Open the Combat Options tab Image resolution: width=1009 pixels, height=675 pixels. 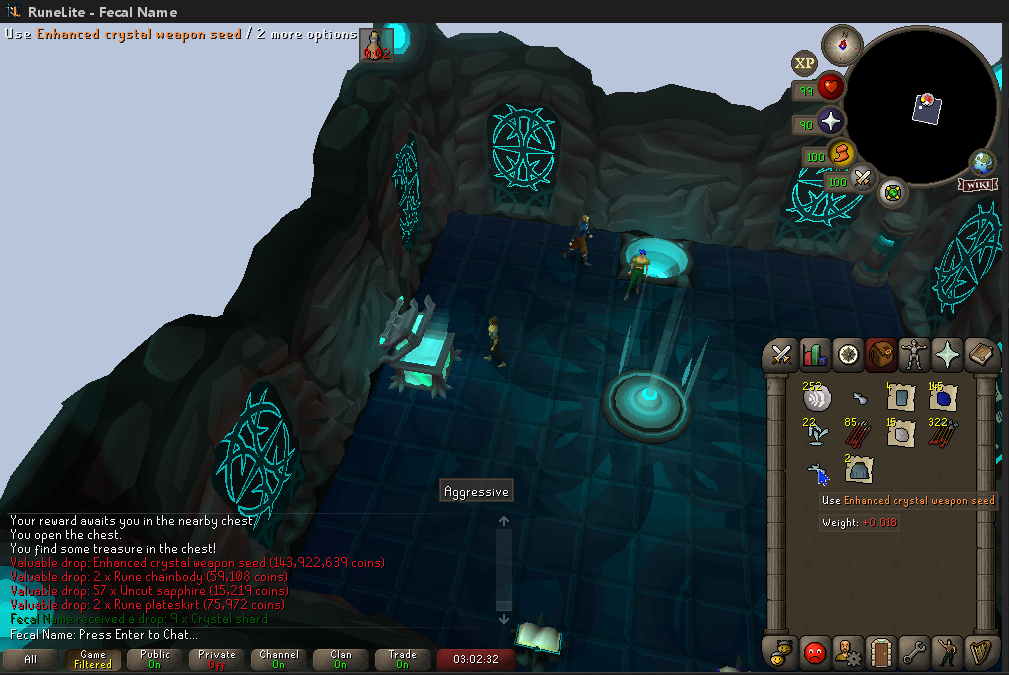781,354
